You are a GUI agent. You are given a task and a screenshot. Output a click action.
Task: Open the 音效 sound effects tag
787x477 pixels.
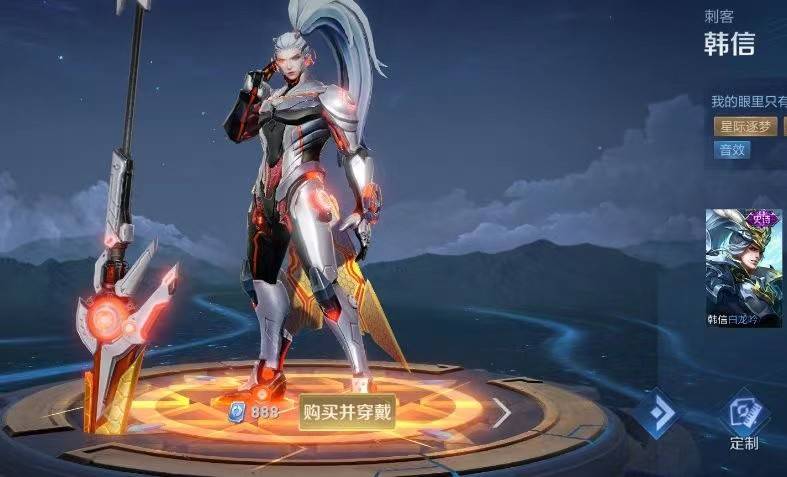tap(731, 150)
